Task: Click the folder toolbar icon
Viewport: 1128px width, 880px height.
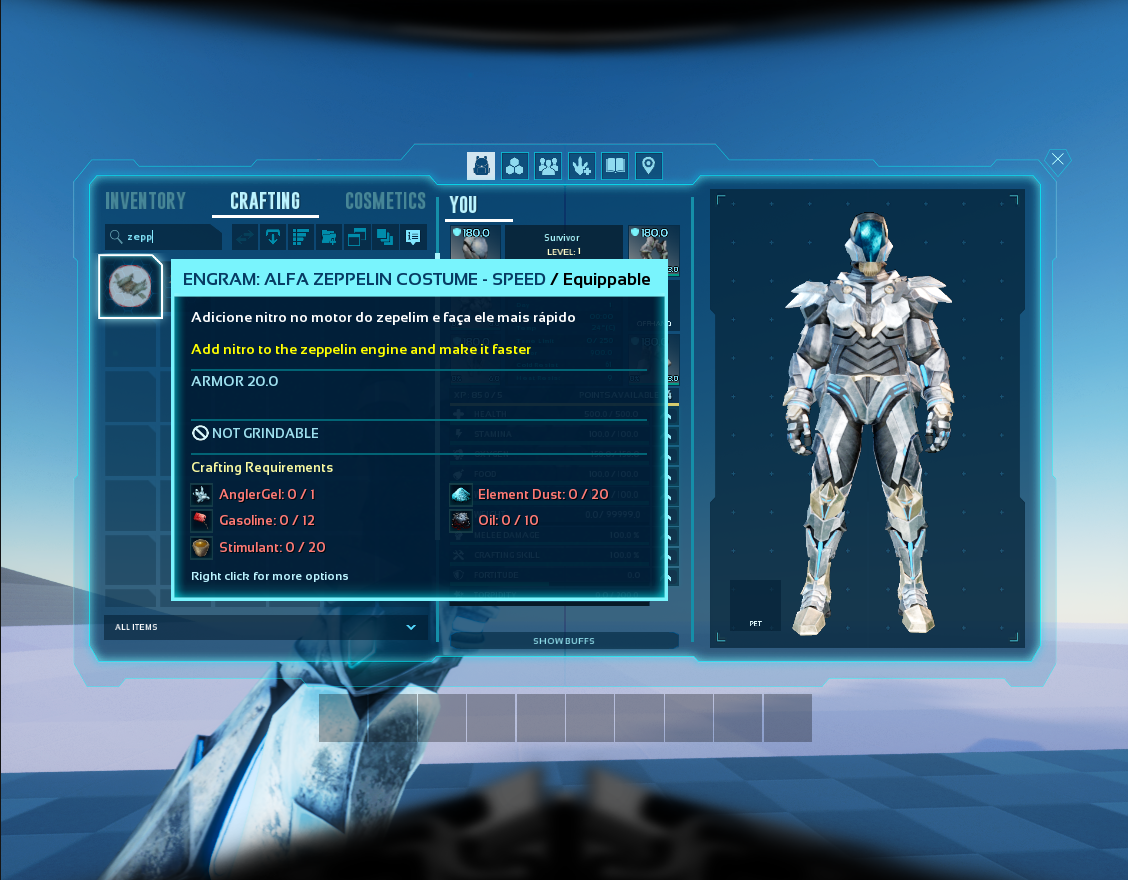Action: tap(328, 237)
